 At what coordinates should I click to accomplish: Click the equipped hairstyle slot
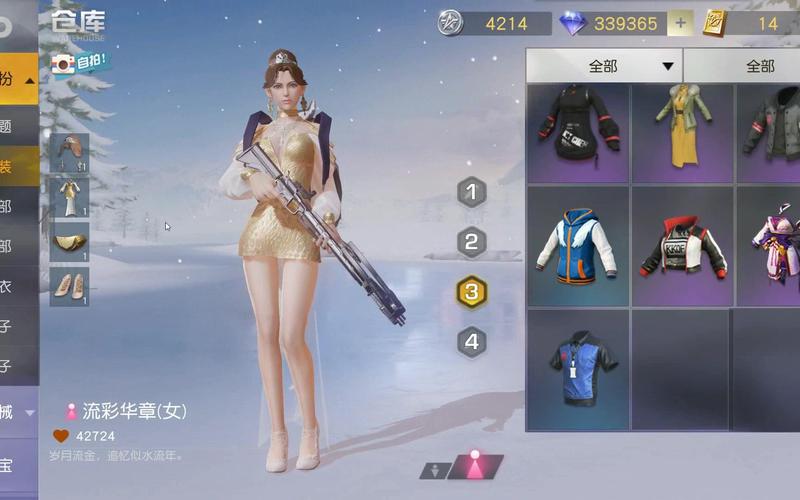click(70, 153)
